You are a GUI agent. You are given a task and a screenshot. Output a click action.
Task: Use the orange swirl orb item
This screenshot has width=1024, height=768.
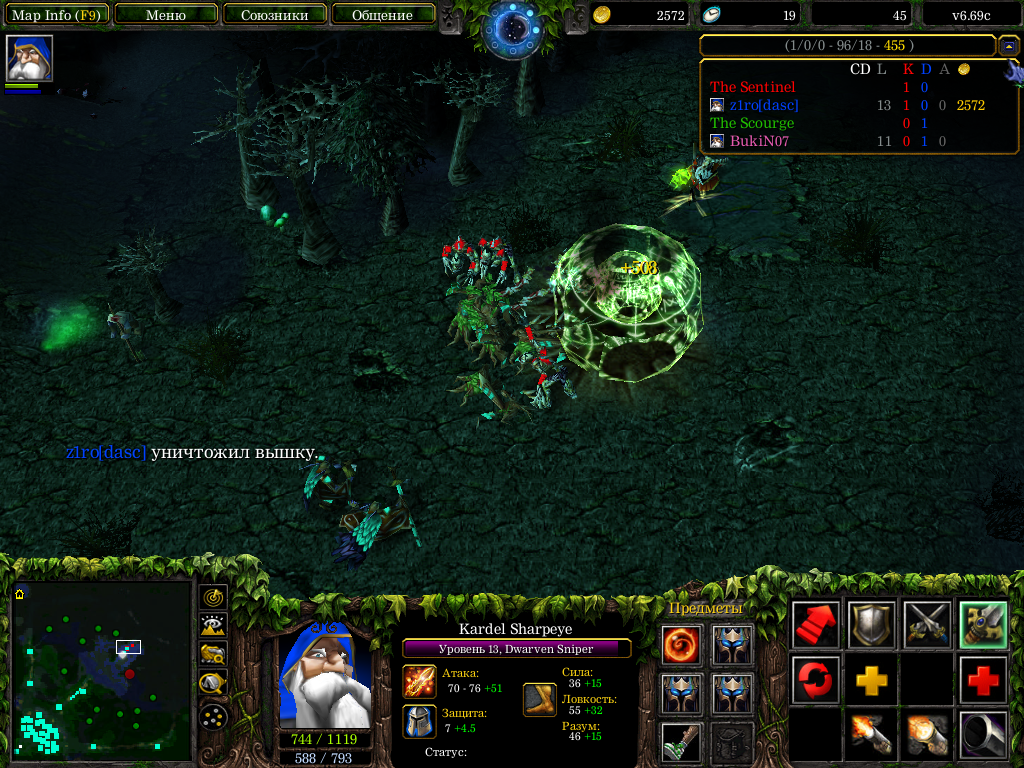coord(682,644)
